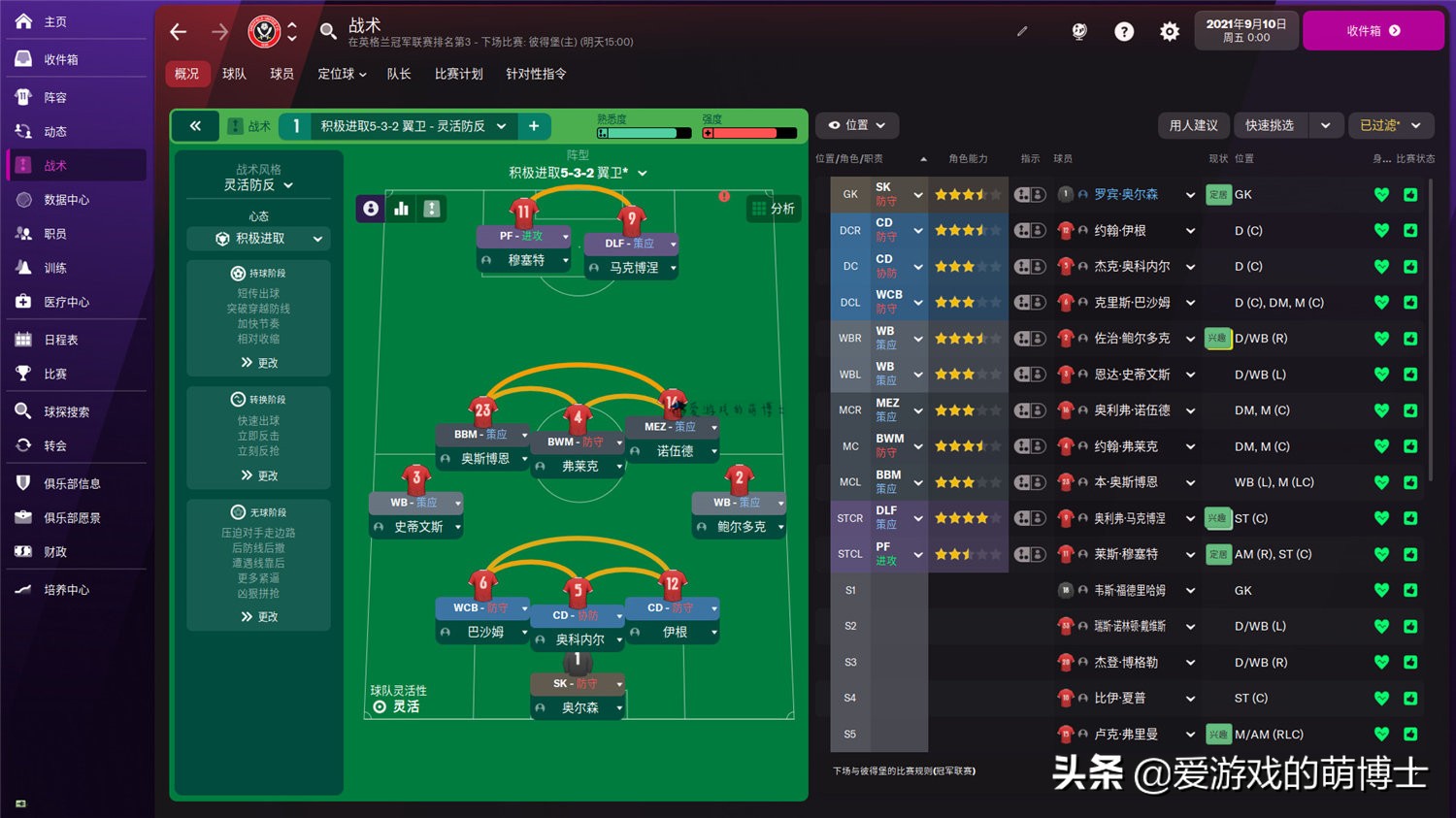Click the 用人建议 button
The width and height of the screenshot is (1456, 818).
coord(1193,125)
